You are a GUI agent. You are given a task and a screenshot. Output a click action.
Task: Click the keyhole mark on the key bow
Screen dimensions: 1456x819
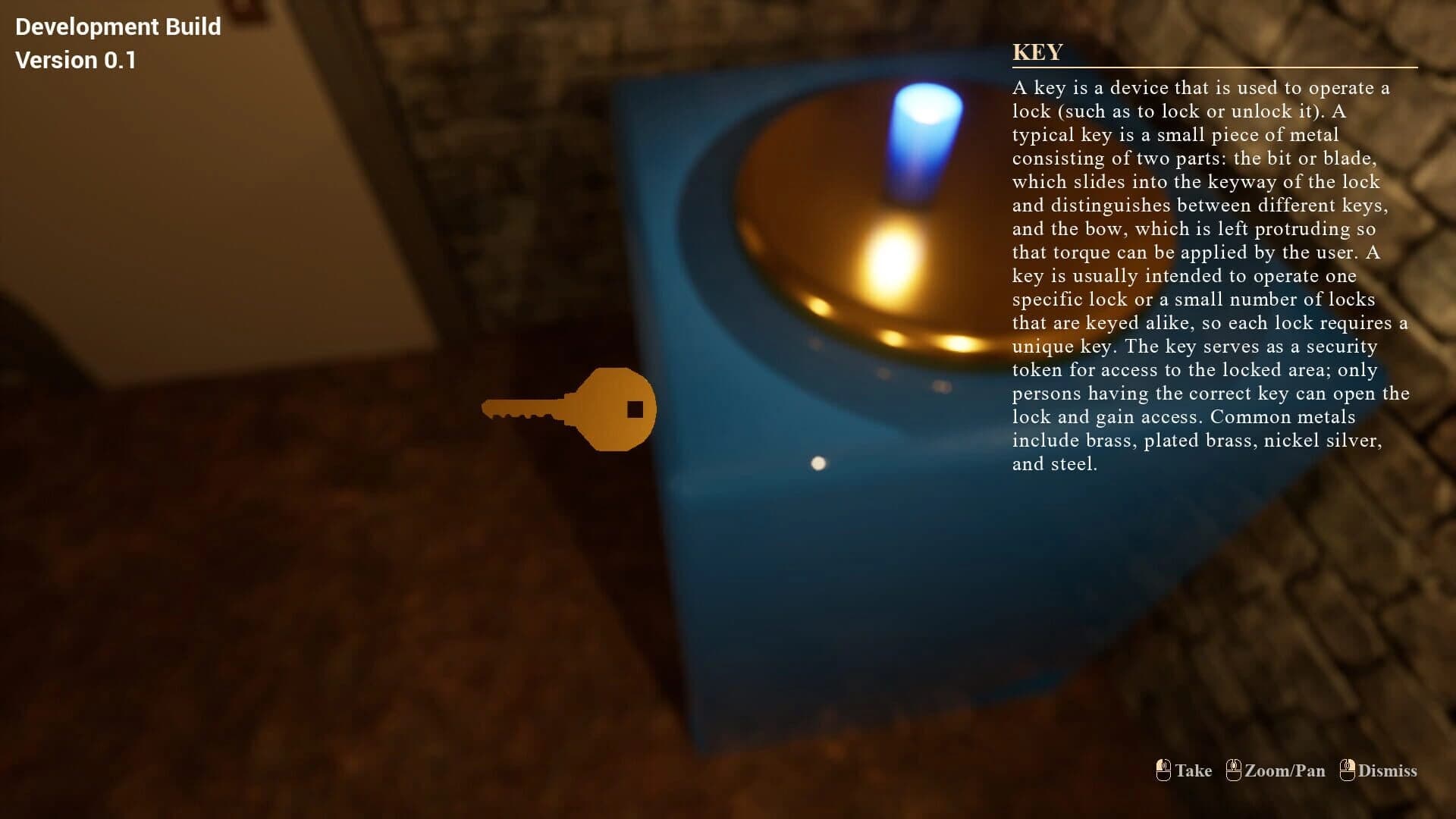click(x=634, y=408)
